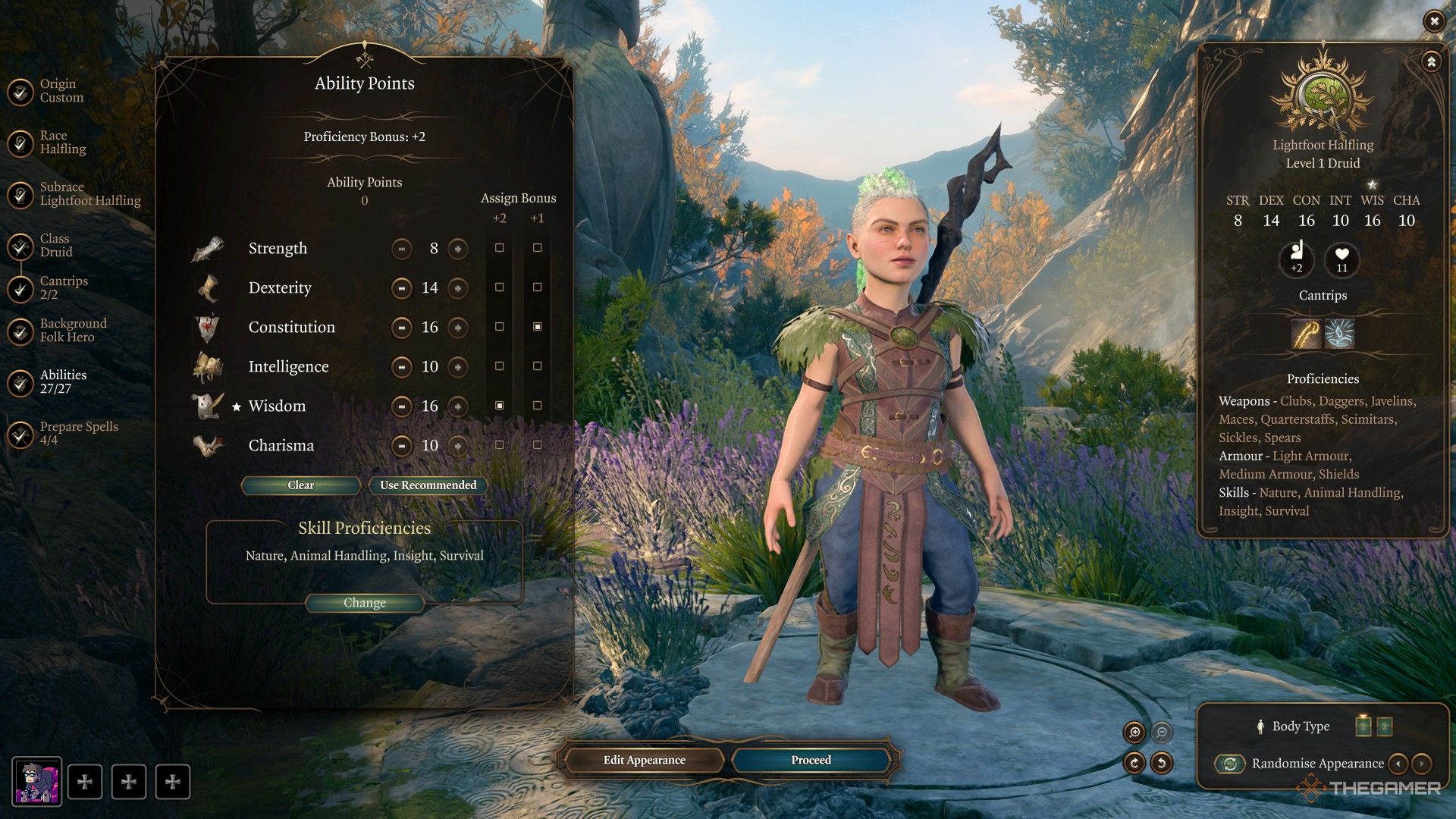Image resolution: width=1456 pixels, height=819 pixels.
Task: Enable the +2 bonus checkbox for Strength
Action: tap(498, 249)
